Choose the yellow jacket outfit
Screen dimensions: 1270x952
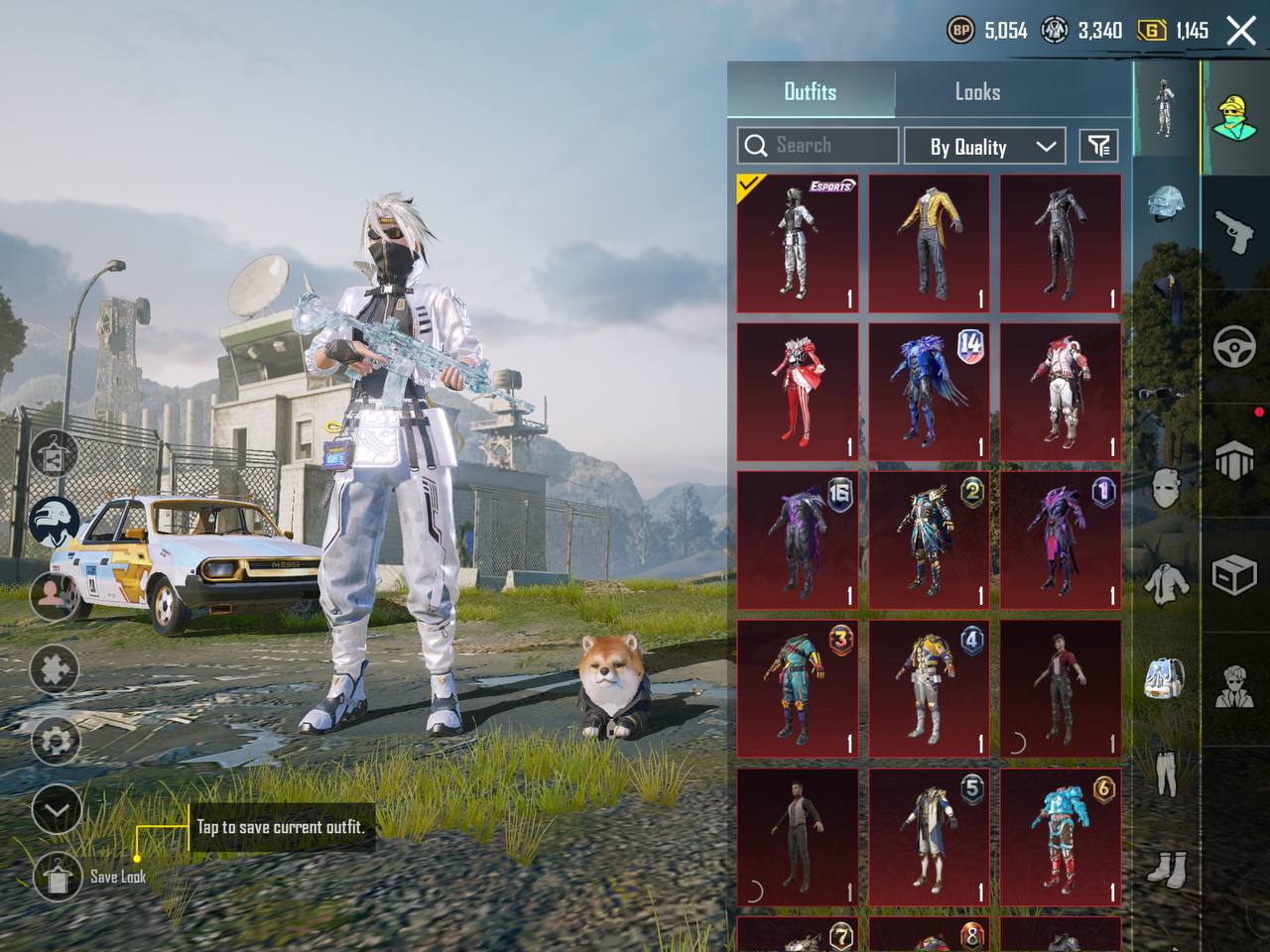[x=929, y=244]
